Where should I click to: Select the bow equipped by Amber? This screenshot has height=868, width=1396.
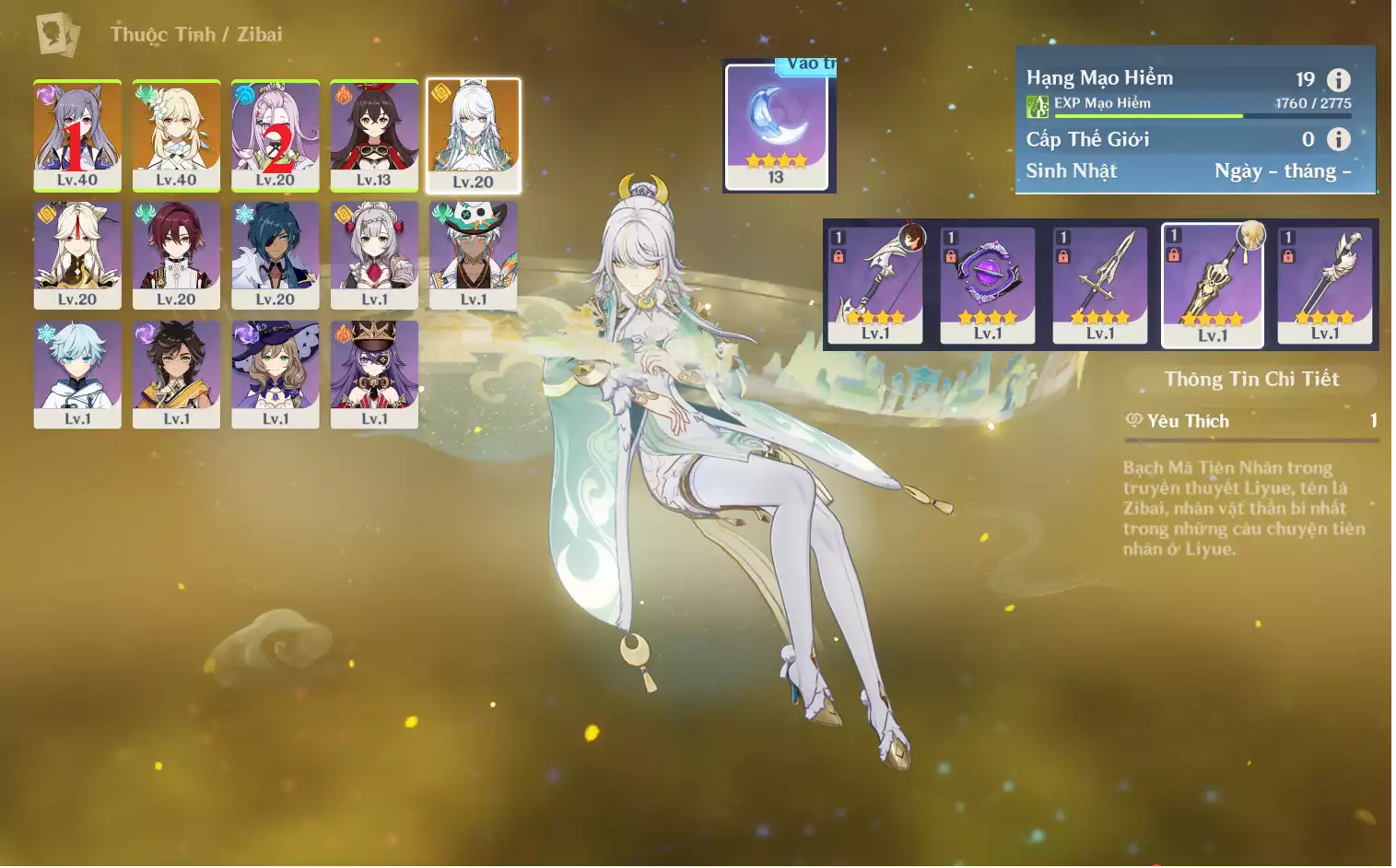(x=875, y=285)
